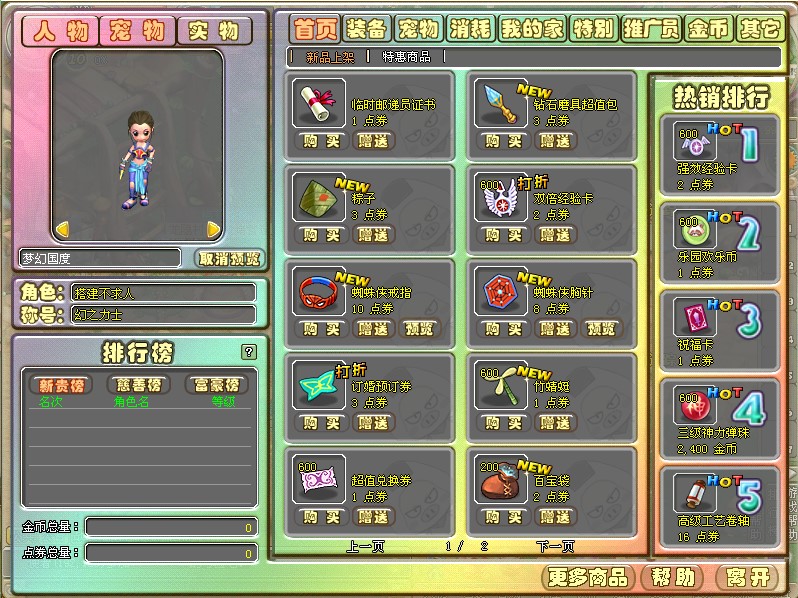Pick 高级工艺卷轴 from hot sellers
The width and height of the screenshot is (798, 598).
716,508
